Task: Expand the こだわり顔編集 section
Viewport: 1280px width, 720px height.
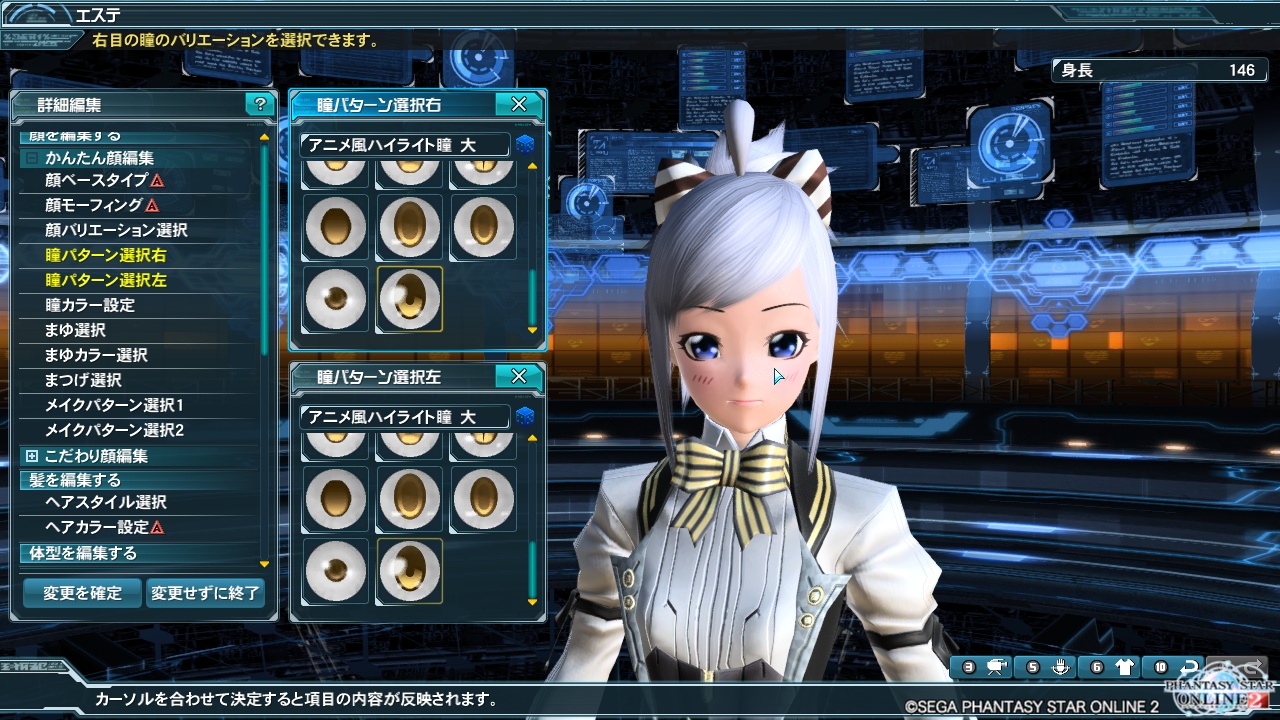Action: pyautogui.click(x=32, y=456)
